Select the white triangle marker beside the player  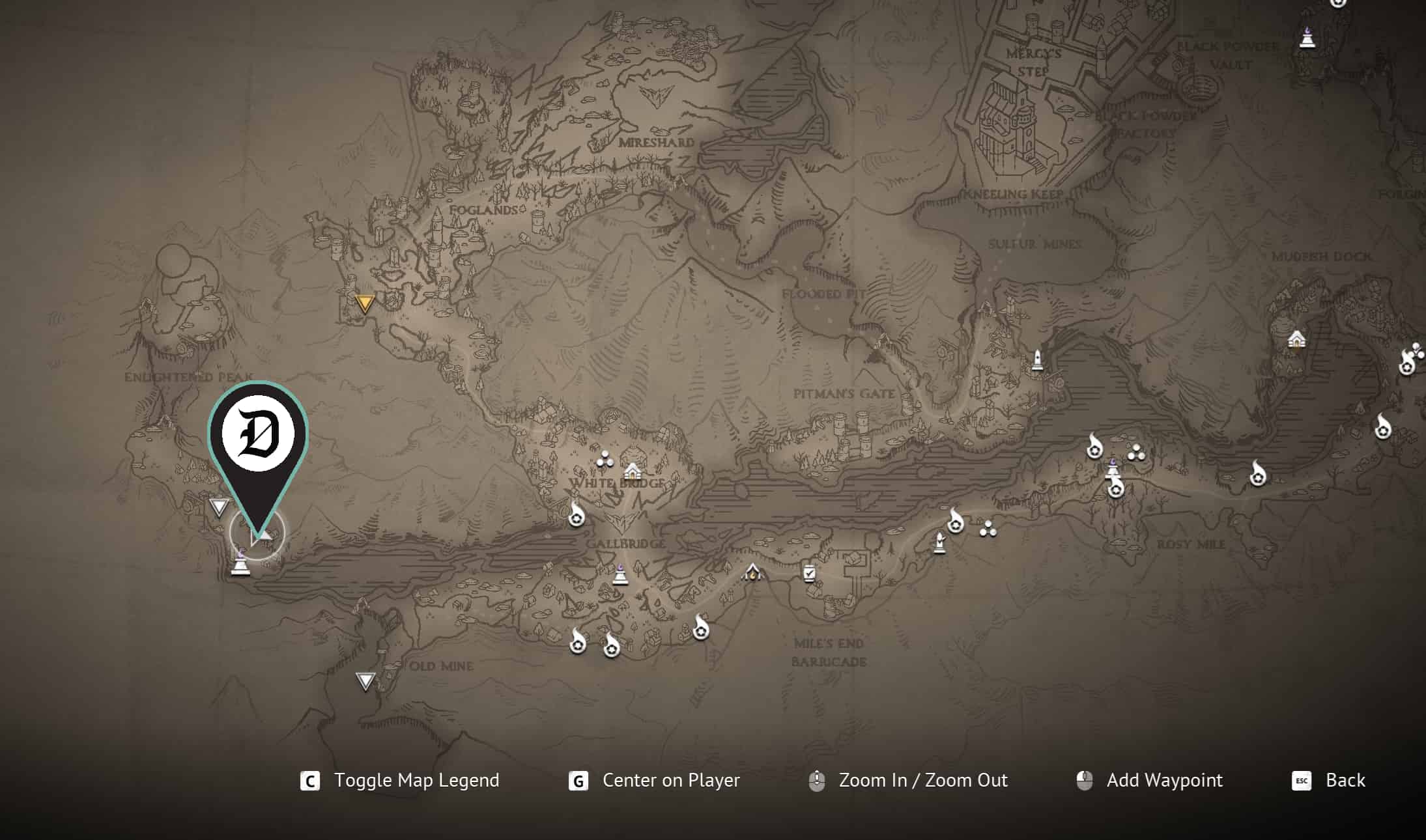click(x=219, y=507)
